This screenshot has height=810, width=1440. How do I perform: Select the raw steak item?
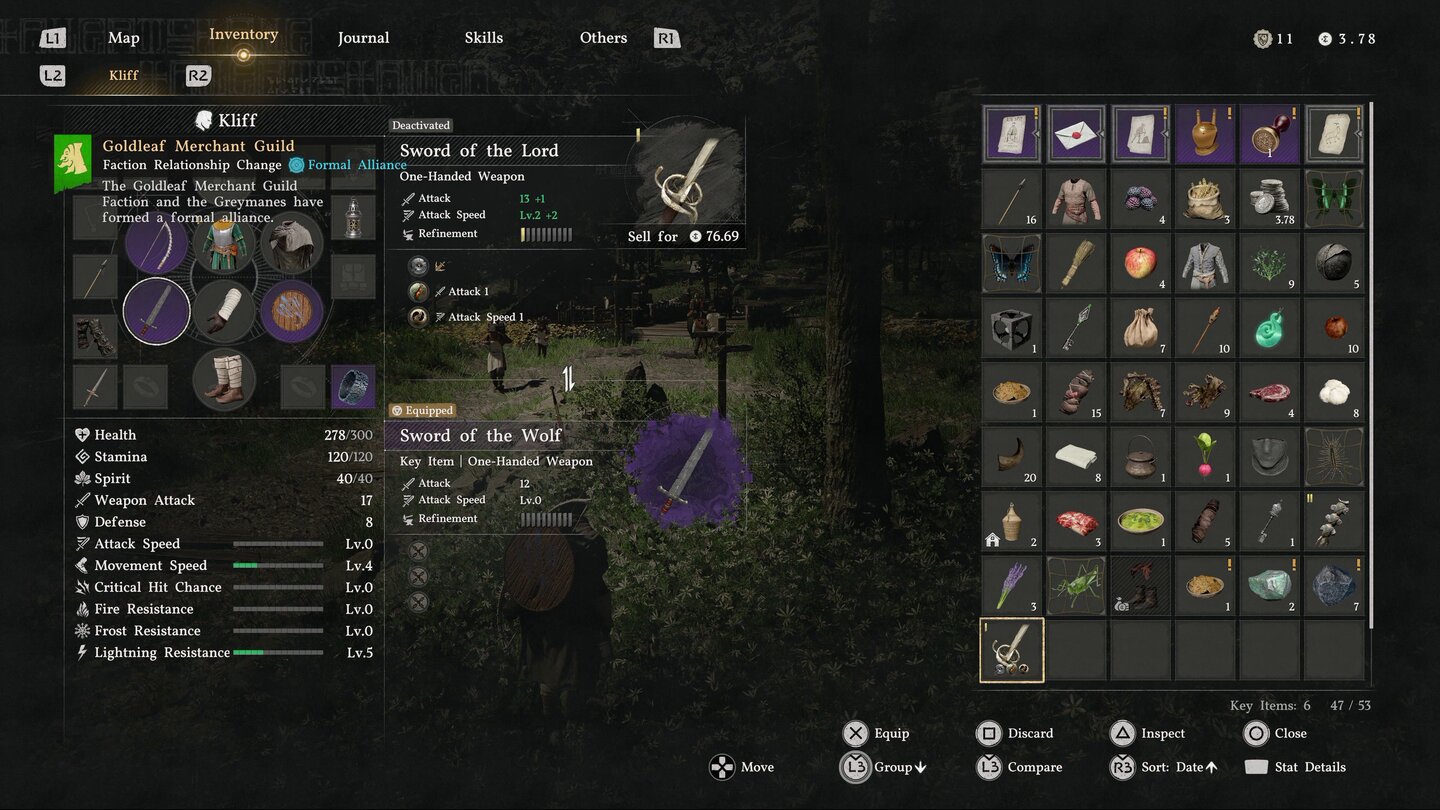coord(1270,392)
